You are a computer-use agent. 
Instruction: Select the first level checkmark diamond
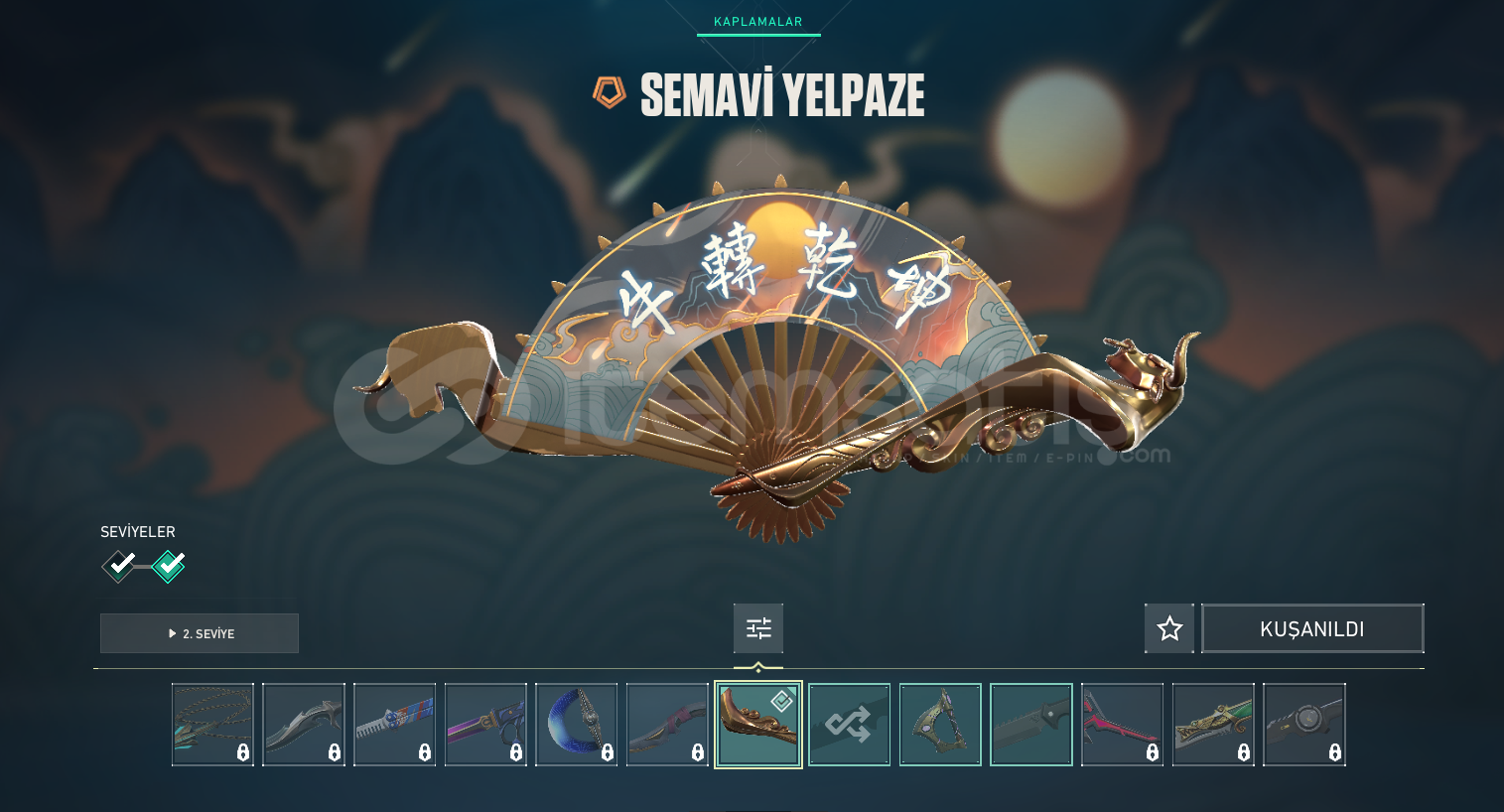coord(120,566)
